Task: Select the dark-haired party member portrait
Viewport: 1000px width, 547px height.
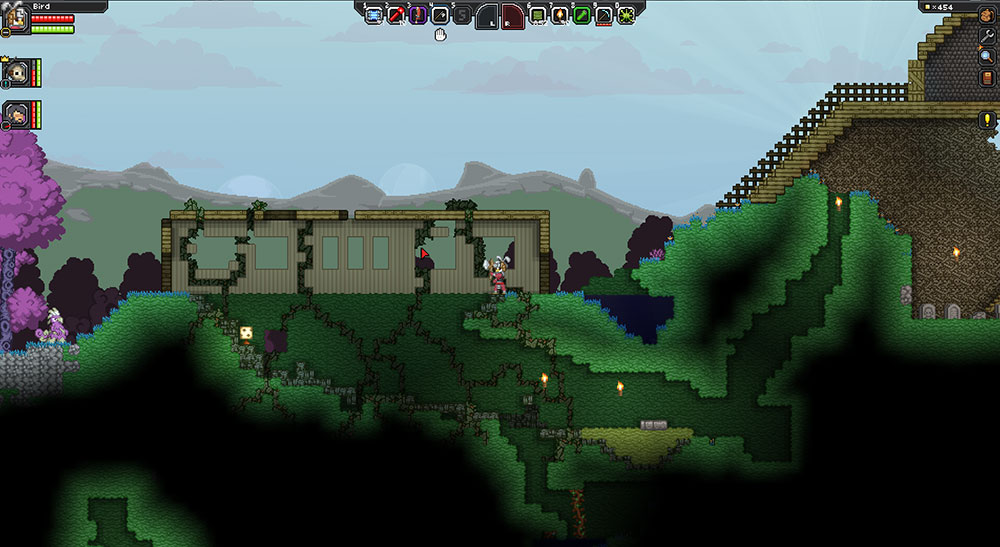Action: (x=15, y=114)
